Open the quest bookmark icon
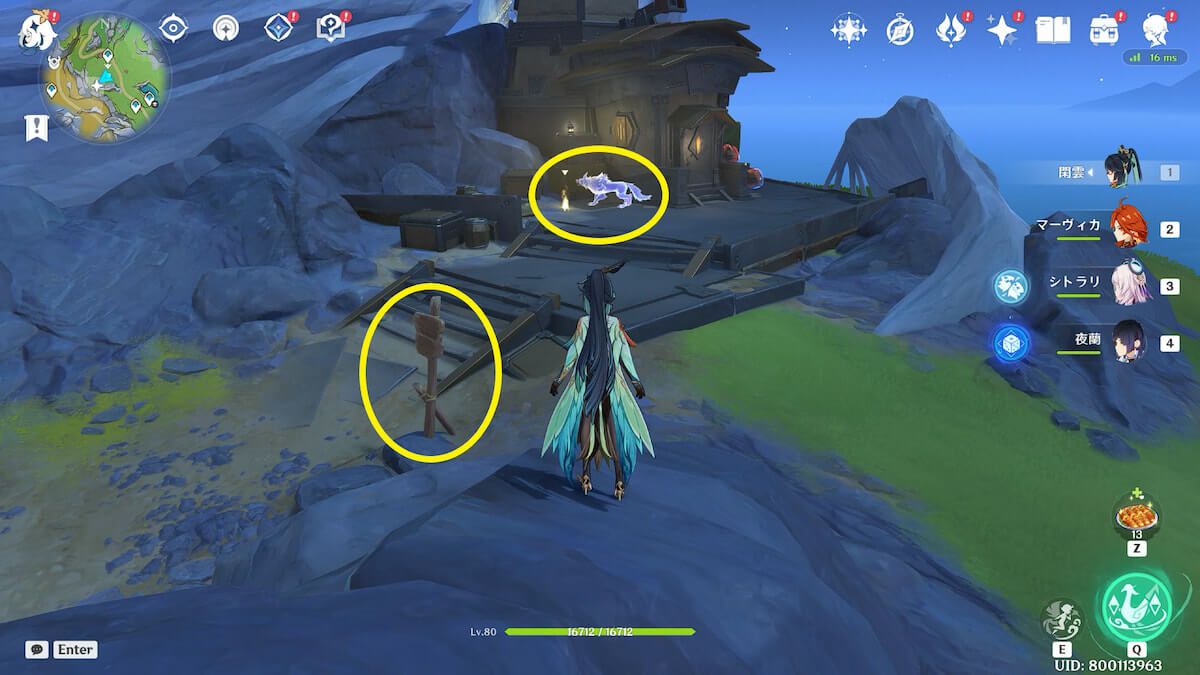The image size is (1200, 675). point(37,127)
